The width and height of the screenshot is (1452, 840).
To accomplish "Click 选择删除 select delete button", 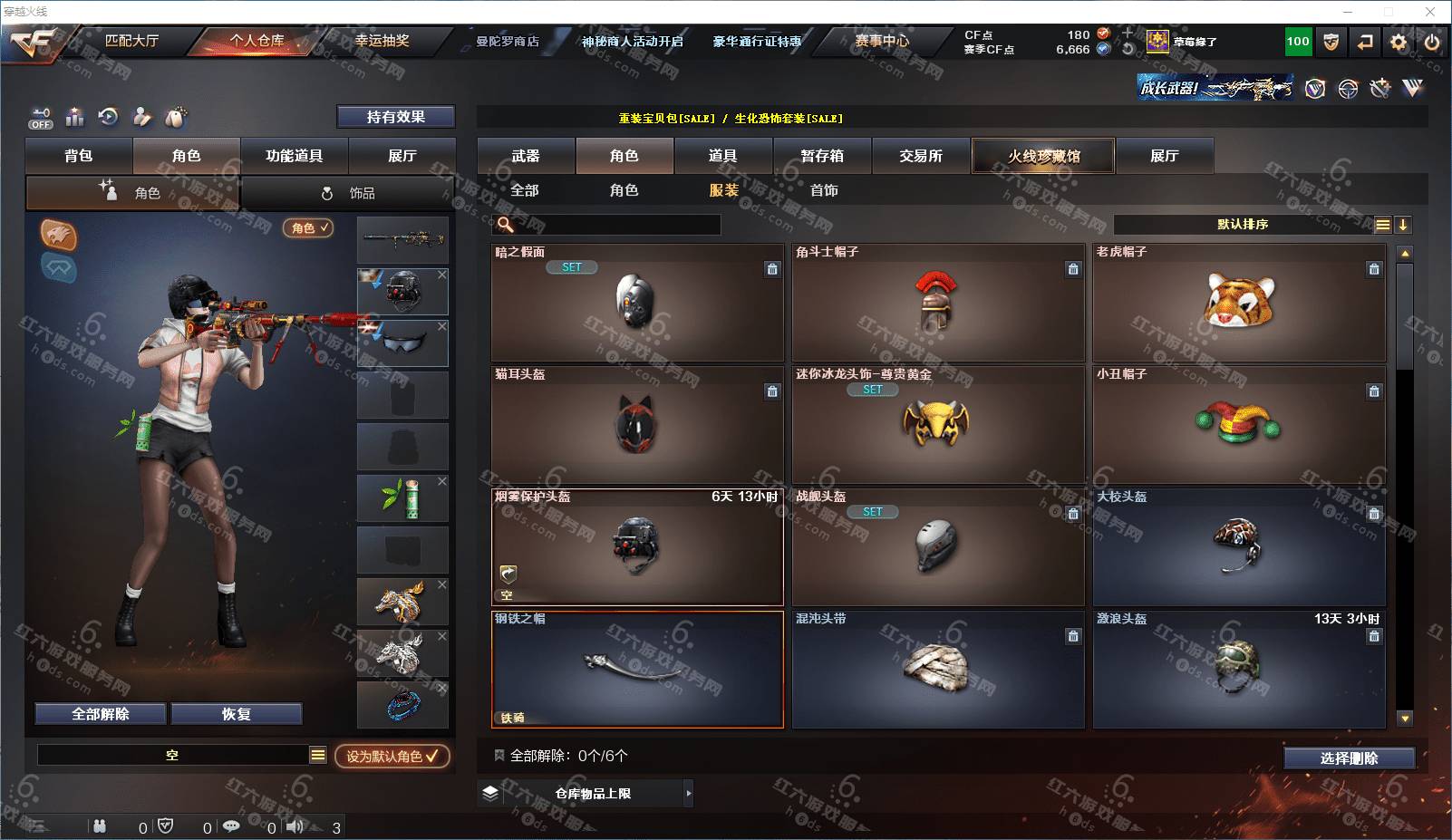I will coord(1349,758).
